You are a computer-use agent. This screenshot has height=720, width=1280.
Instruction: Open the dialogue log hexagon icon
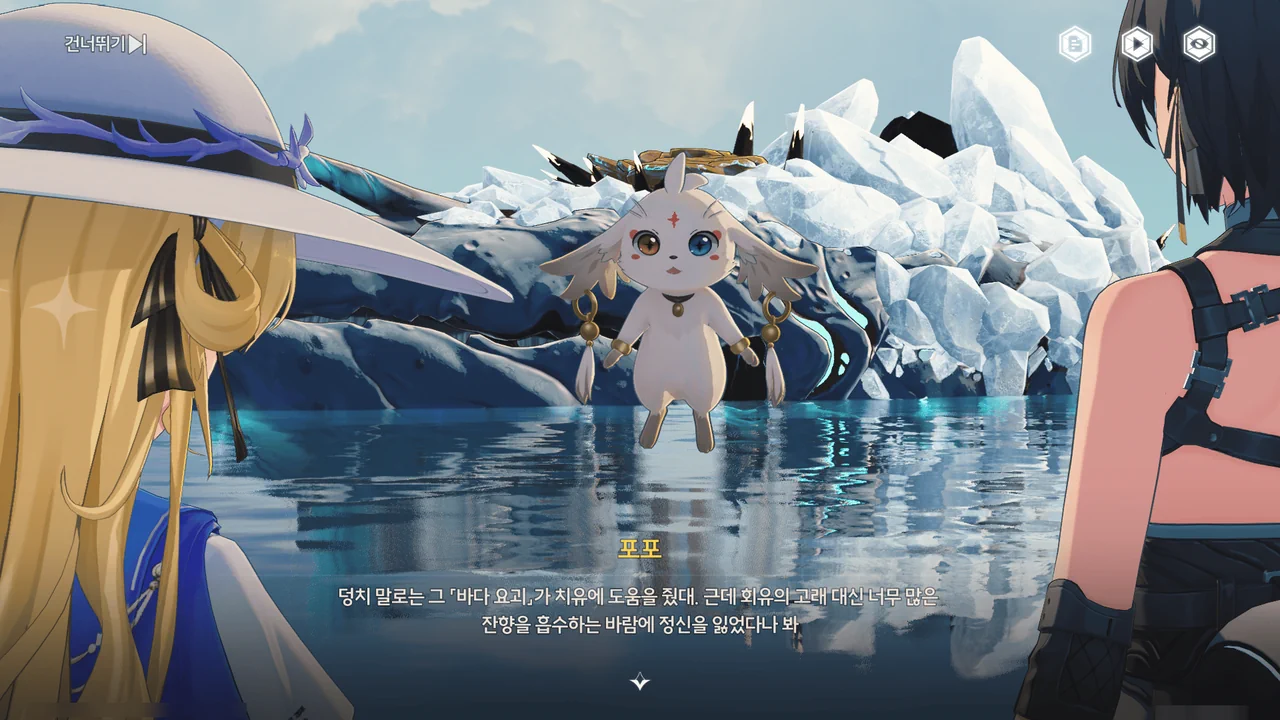[1075, 44]
